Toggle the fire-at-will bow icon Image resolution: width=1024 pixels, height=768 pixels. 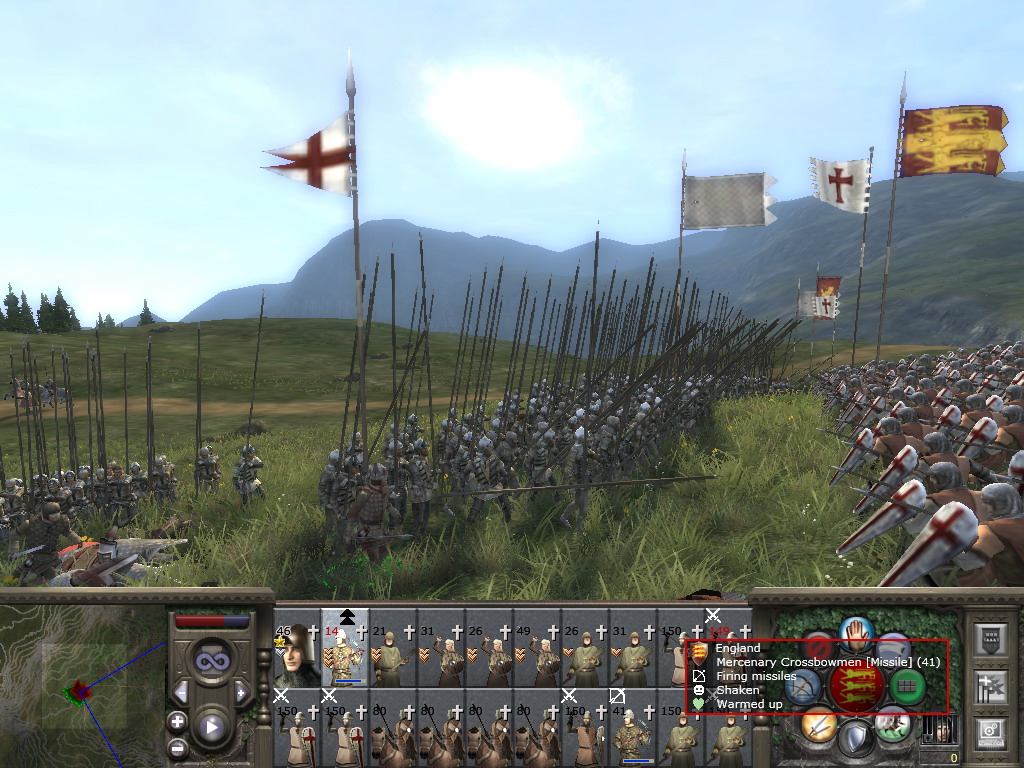coord(803,687)
